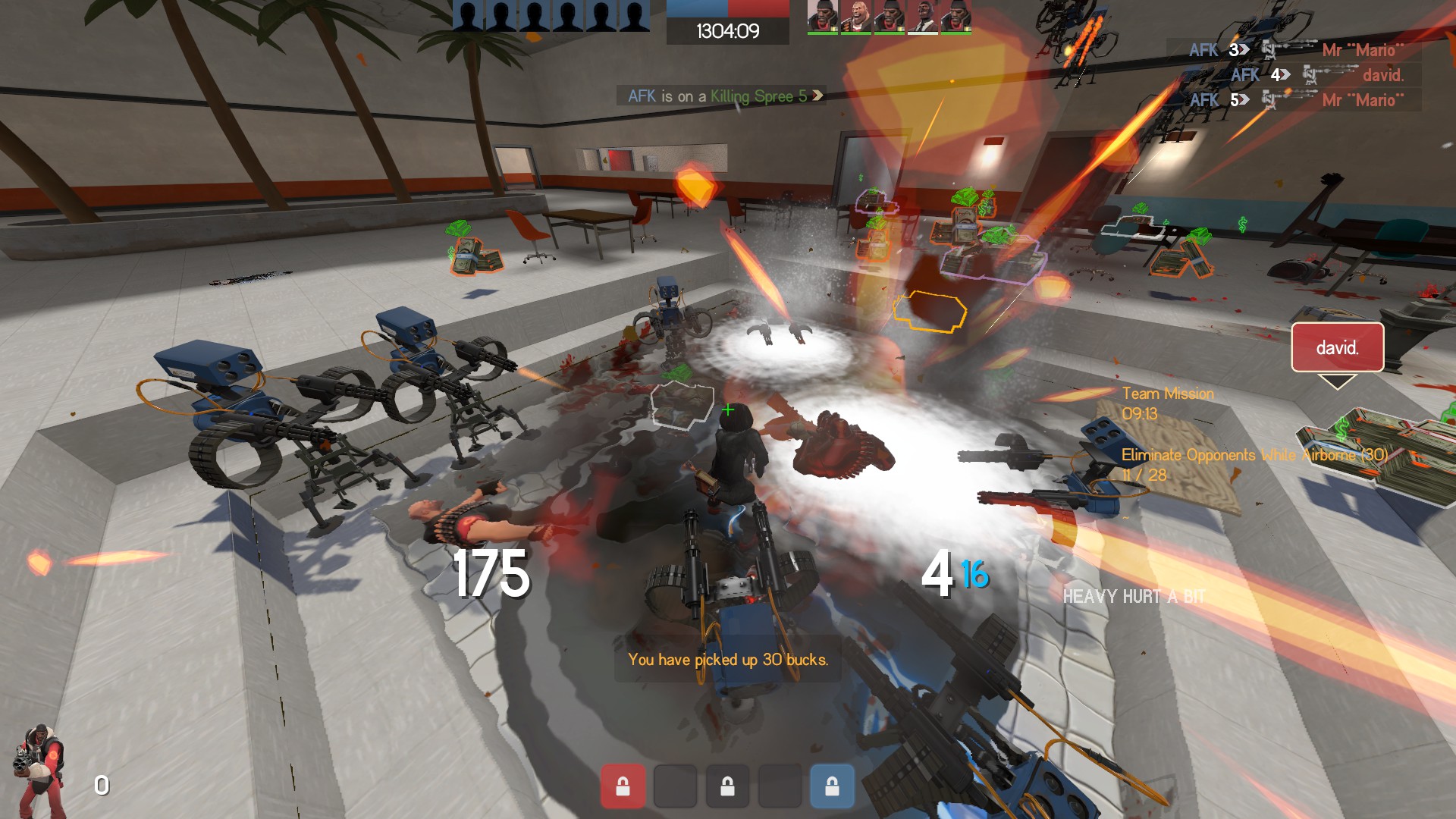Screen dimensions: 1456x819
Task: Click the blue locked control point icon
Action: 832,786
